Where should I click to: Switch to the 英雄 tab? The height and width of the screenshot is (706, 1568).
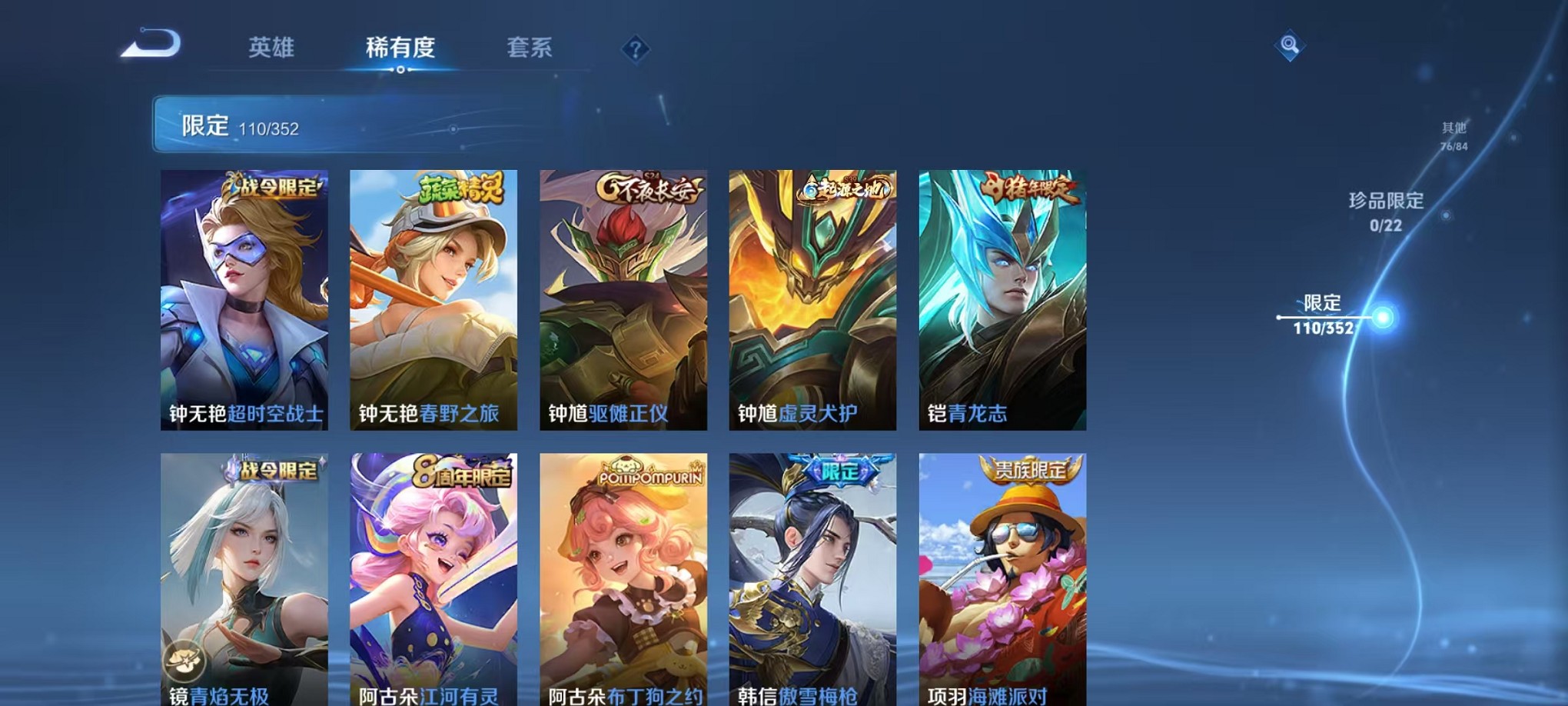pos(274,48)
